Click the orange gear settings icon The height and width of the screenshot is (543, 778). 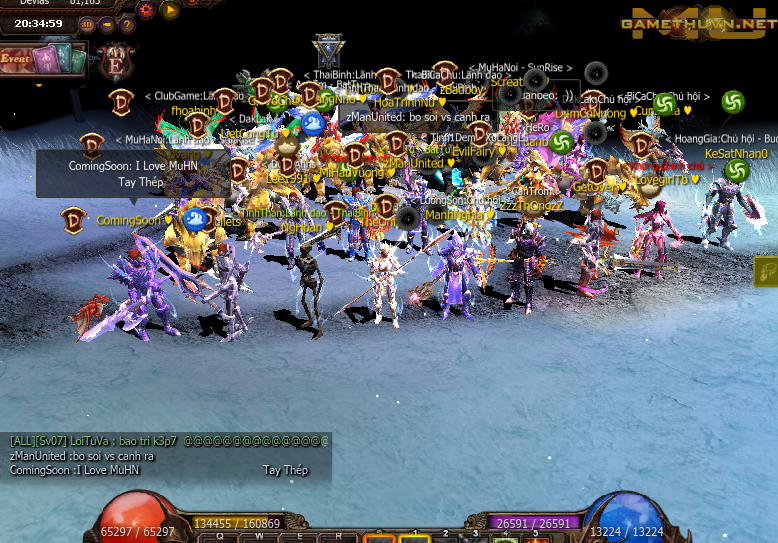(x=146, y=10)
